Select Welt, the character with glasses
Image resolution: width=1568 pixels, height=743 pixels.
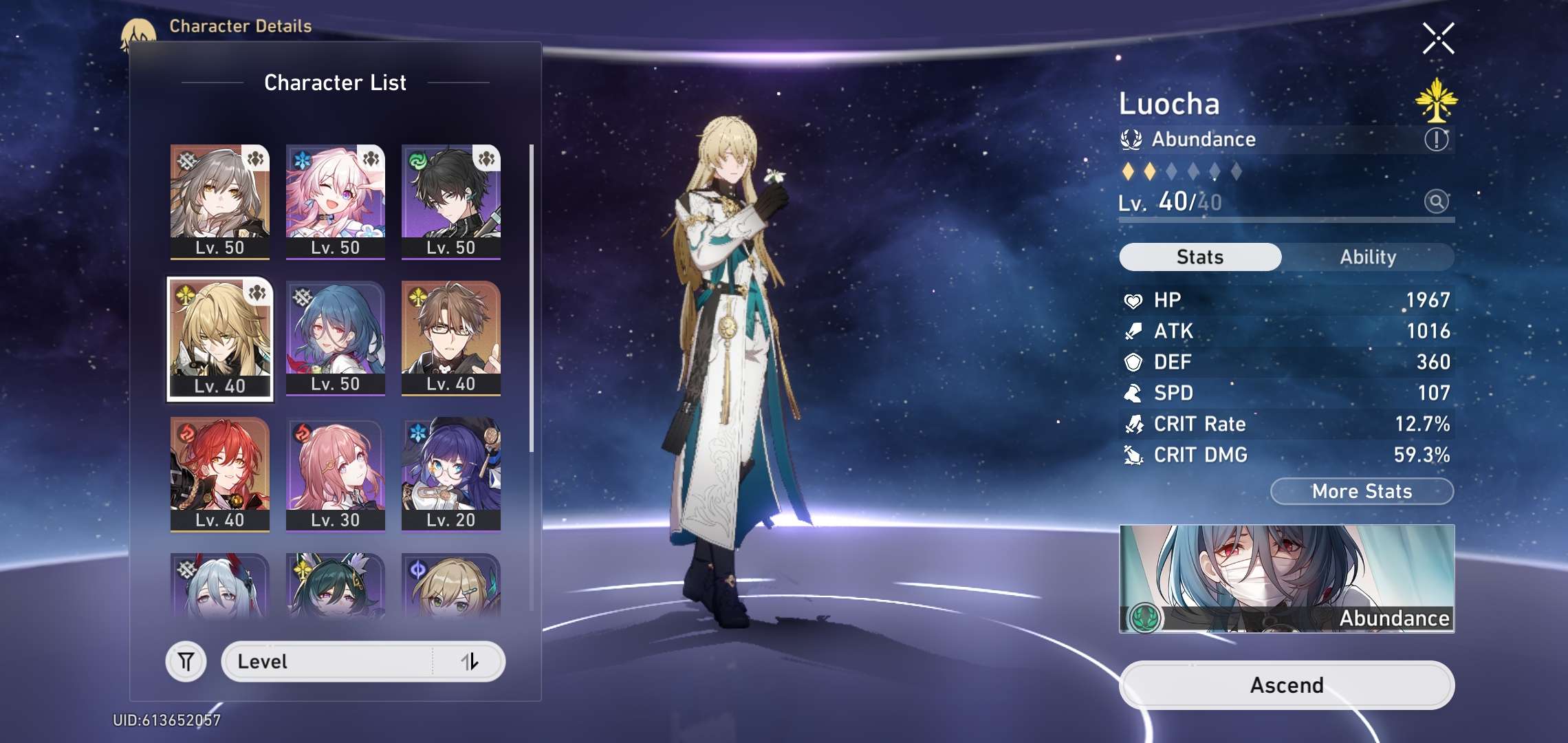[x=451, y=337]
